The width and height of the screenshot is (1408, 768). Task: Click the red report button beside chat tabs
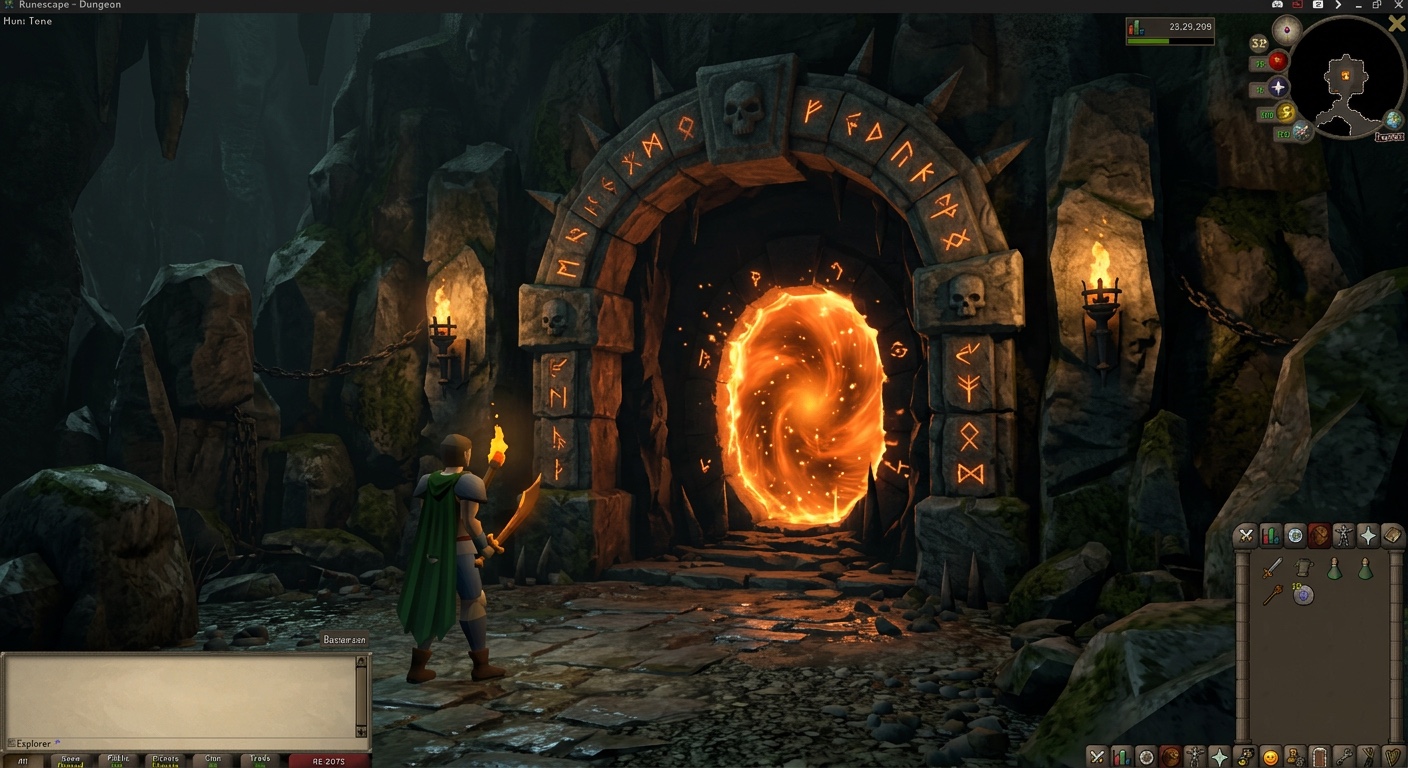(329, 761)
